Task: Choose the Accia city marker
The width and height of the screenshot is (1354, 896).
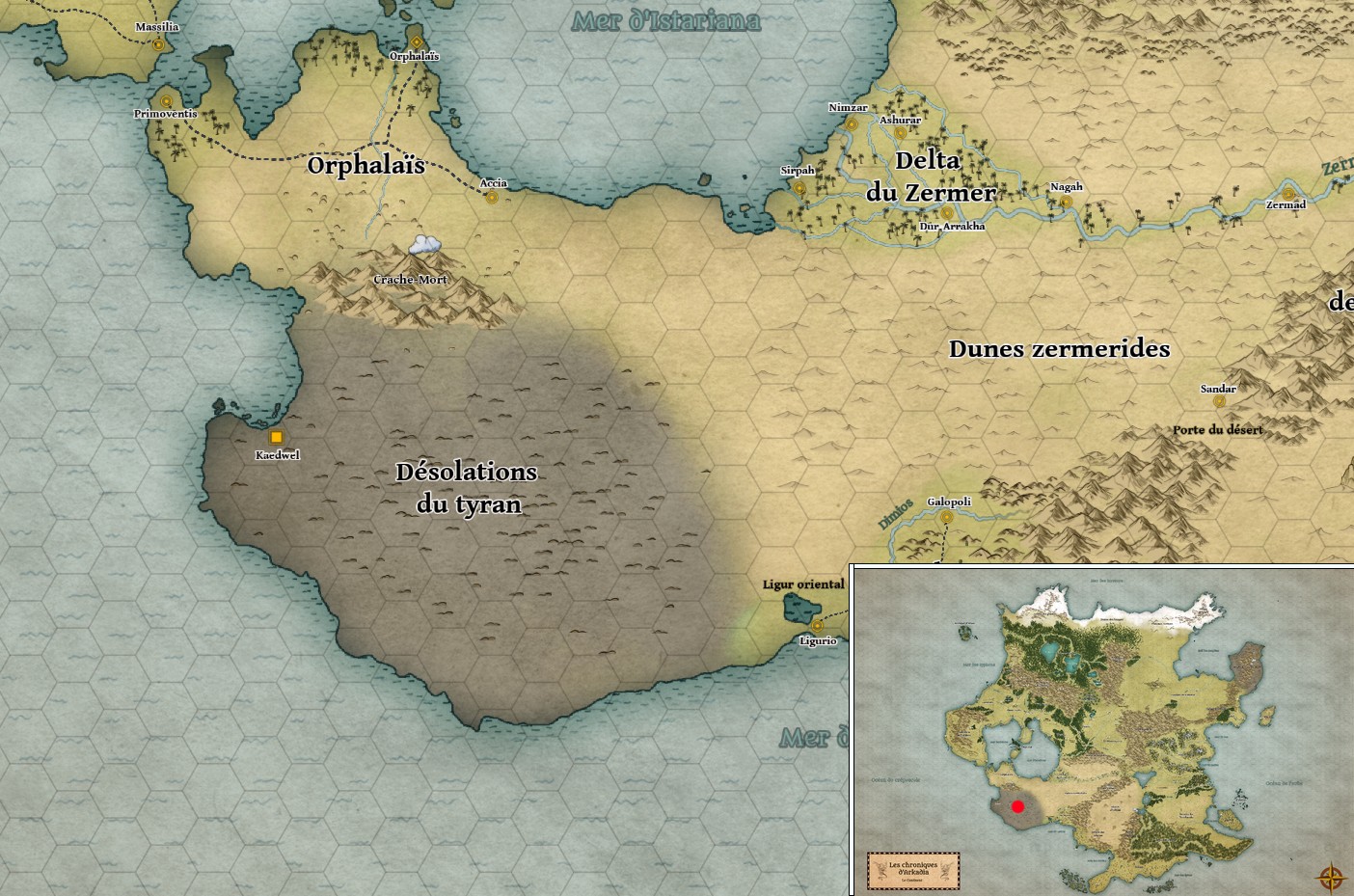Action: click(x=492, y=197)
